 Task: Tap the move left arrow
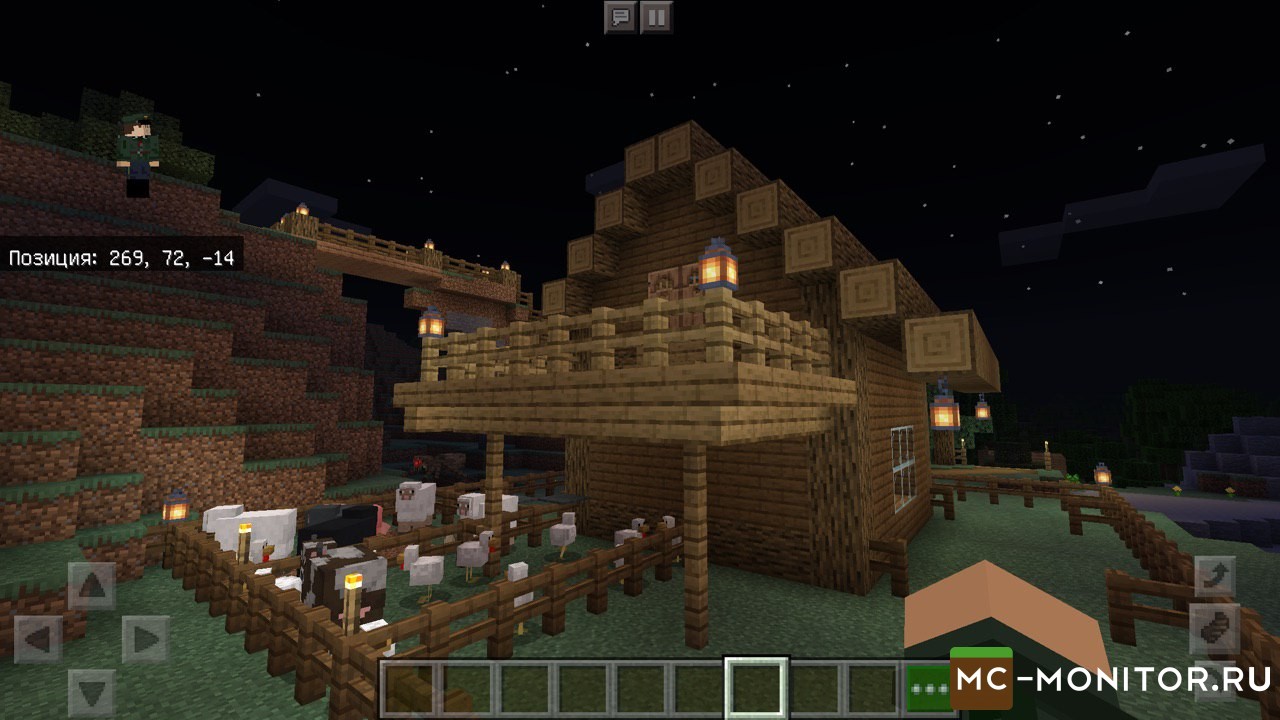click(x=38, y=639)
